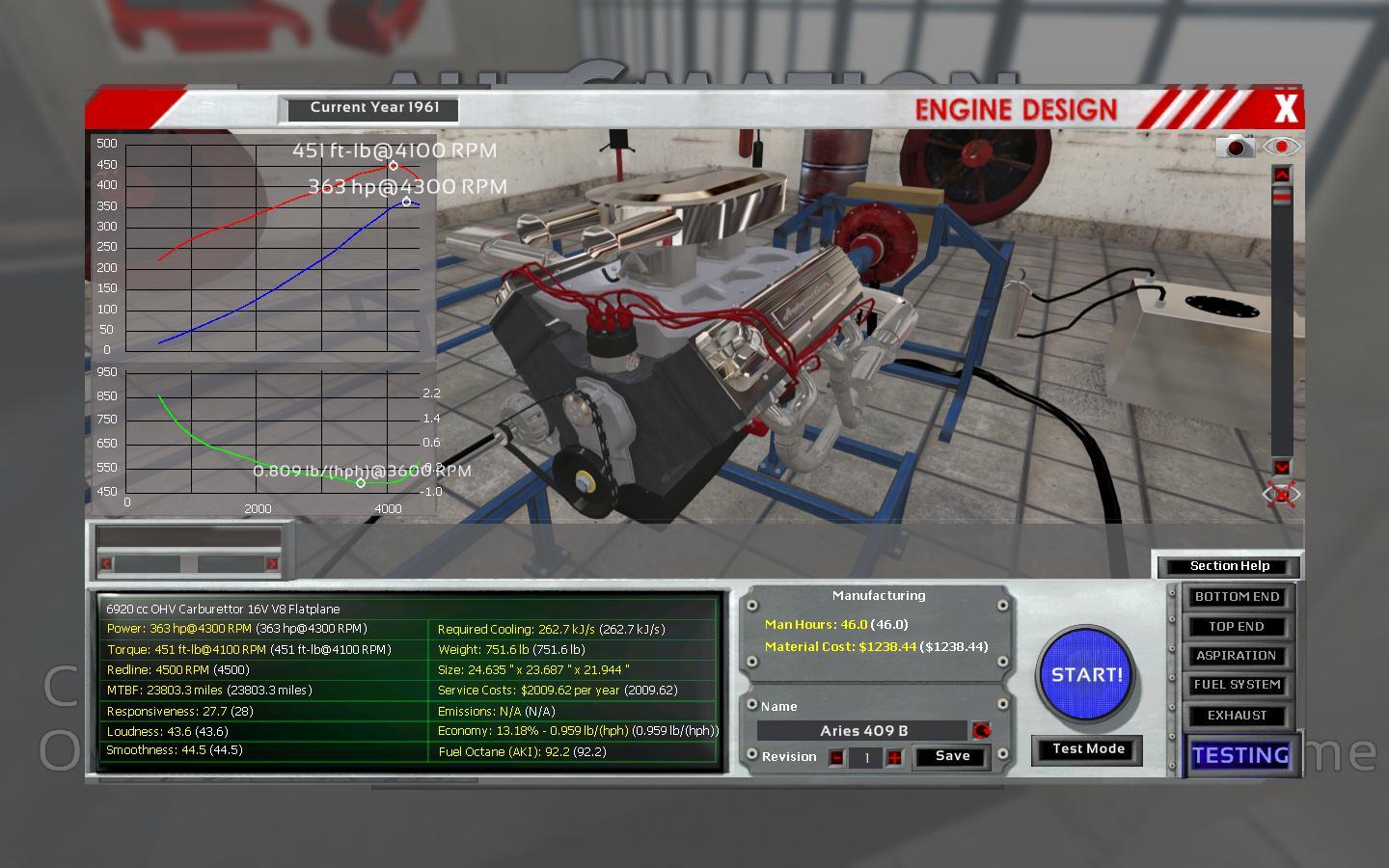Switch to the Top End tab
Image resolution: width=1389 pixels, height=868 pixels.
[1237, 627]
